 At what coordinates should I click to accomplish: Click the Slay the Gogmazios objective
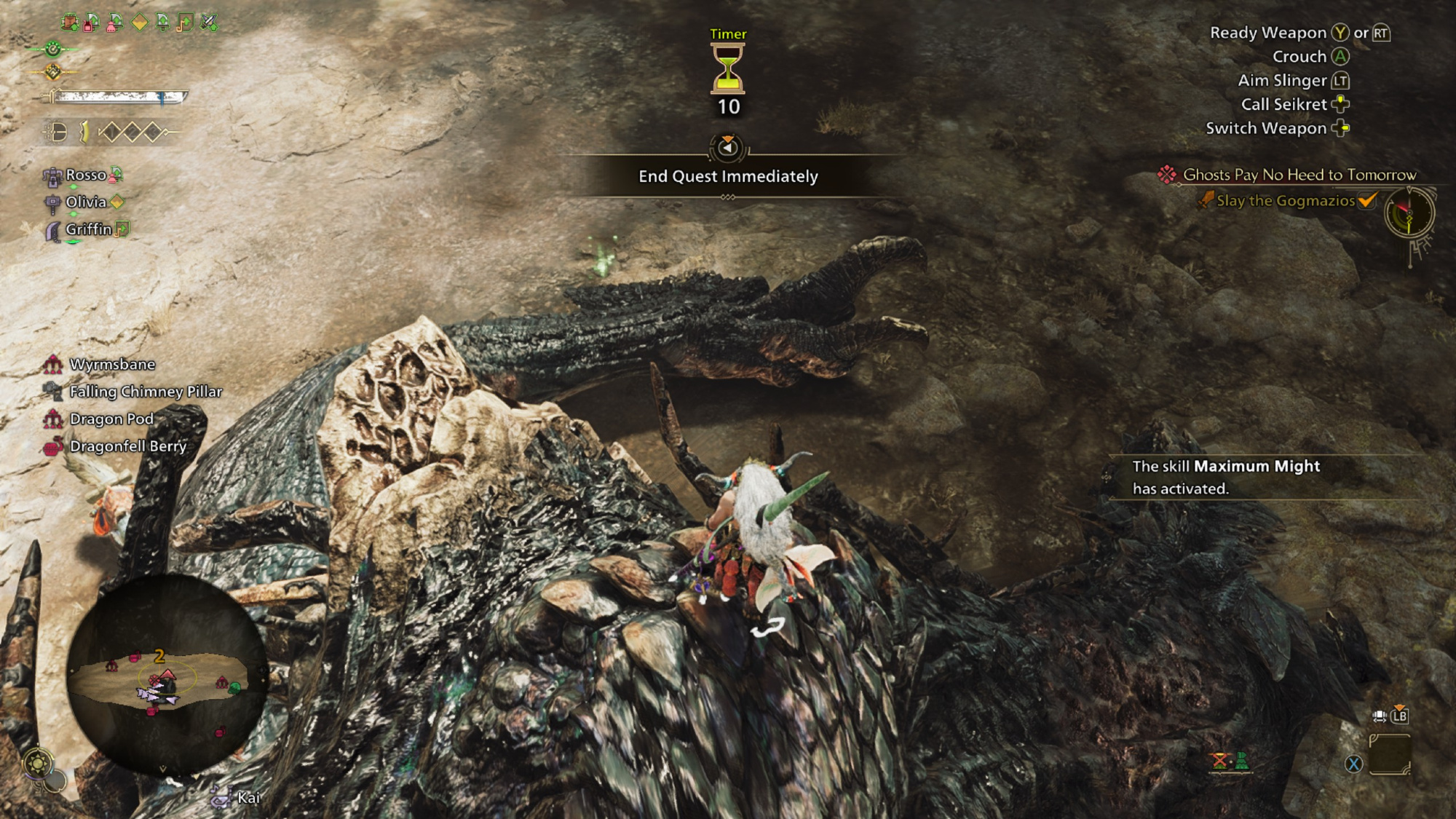(x=1286, y=201)
